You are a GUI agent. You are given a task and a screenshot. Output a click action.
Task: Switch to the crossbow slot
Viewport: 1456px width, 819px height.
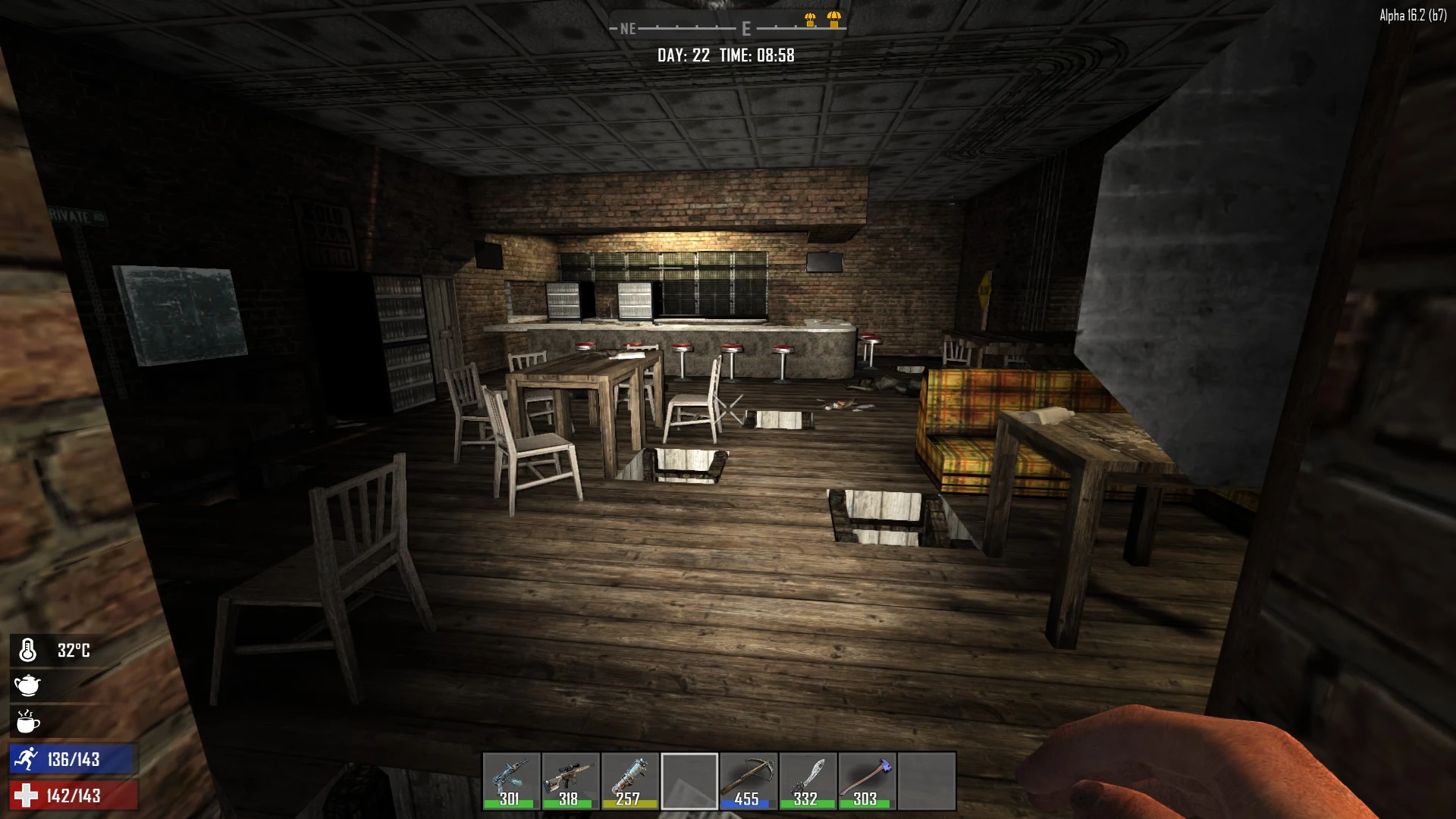click(x=748, y=780)
